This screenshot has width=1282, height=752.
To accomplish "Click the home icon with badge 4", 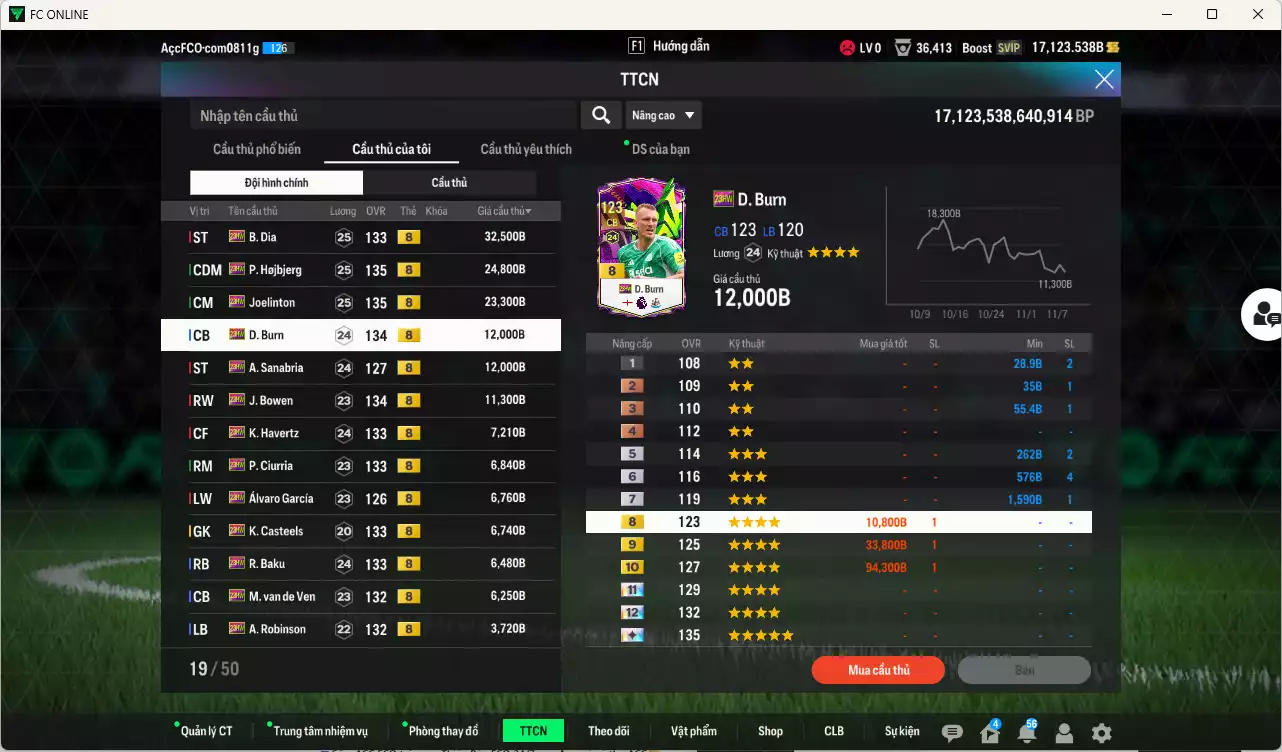I will [x=988, y=733].
